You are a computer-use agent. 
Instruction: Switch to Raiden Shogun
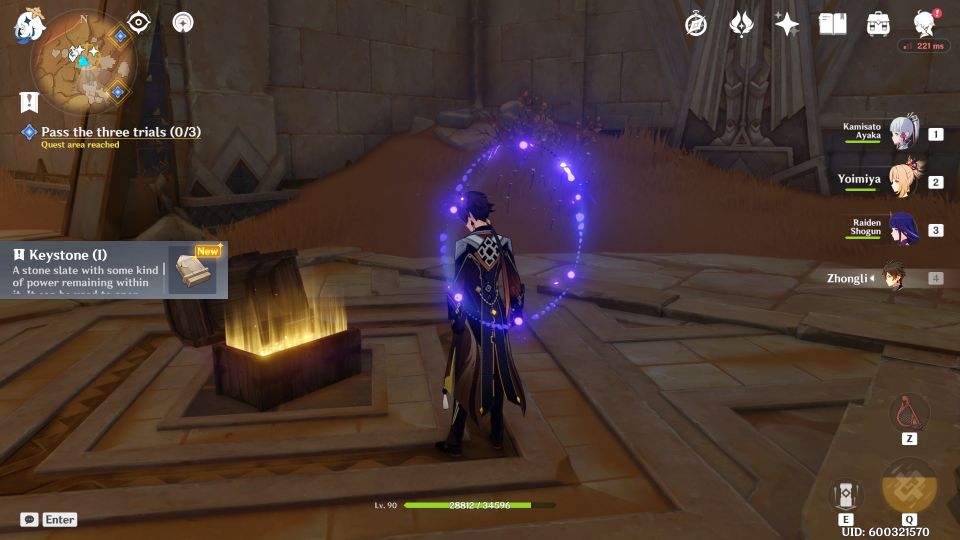click(x=903, y=230)
